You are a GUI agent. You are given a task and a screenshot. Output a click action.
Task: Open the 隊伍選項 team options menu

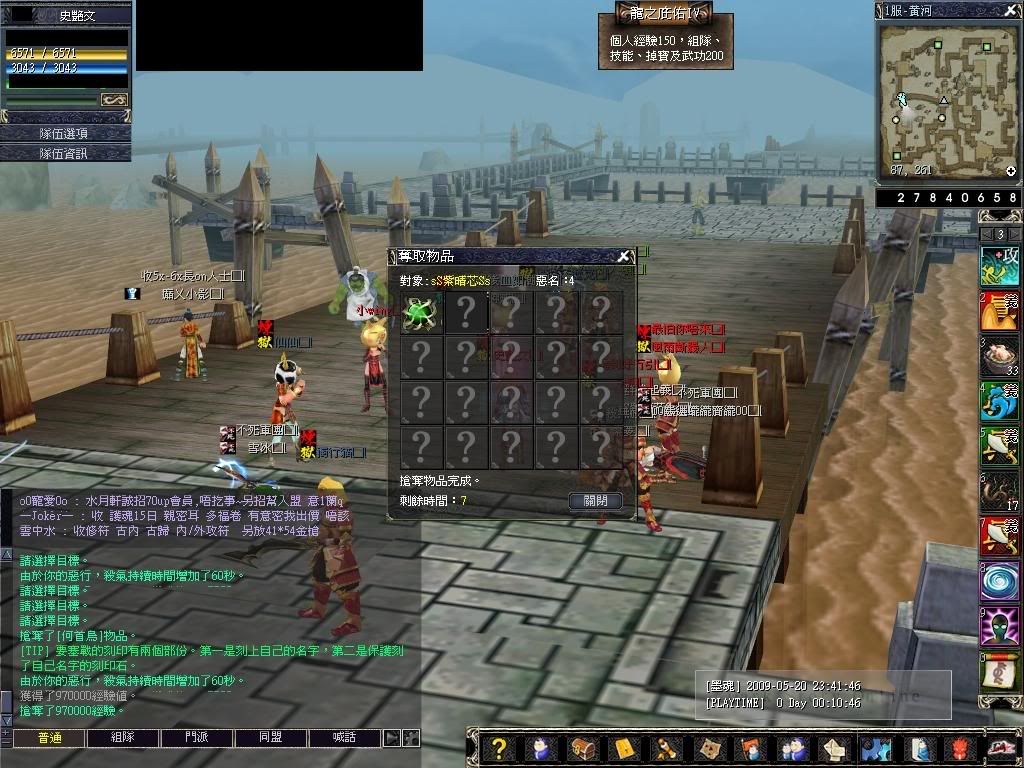coord(65,133)
